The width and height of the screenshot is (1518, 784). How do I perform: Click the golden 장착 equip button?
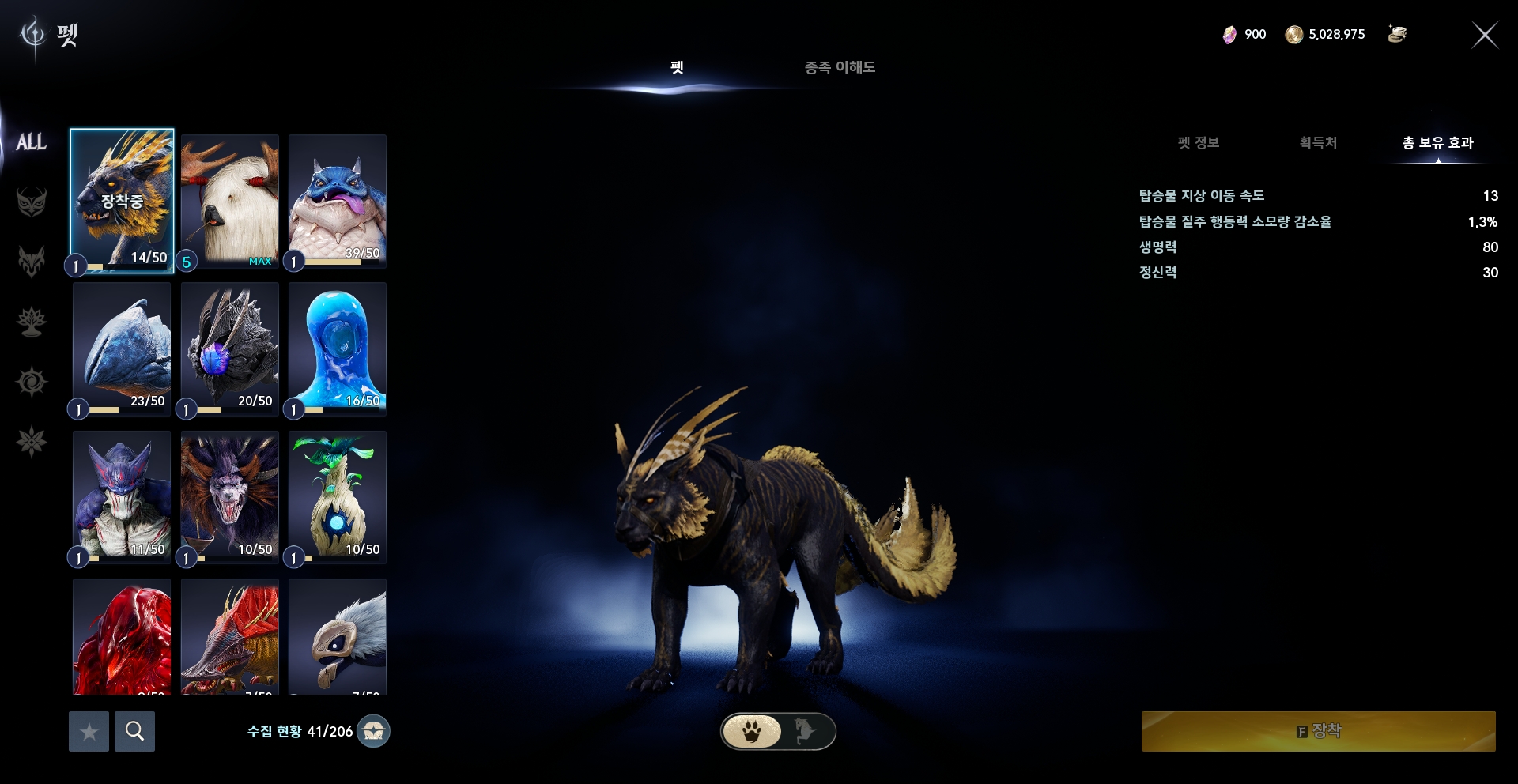pos(1318,731)
